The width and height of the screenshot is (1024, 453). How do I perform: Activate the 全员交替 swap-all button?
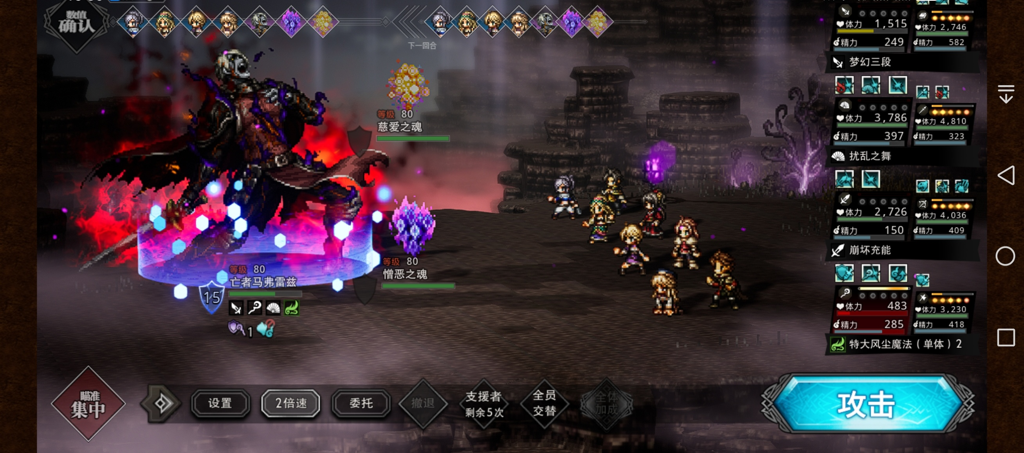[544, 403]
